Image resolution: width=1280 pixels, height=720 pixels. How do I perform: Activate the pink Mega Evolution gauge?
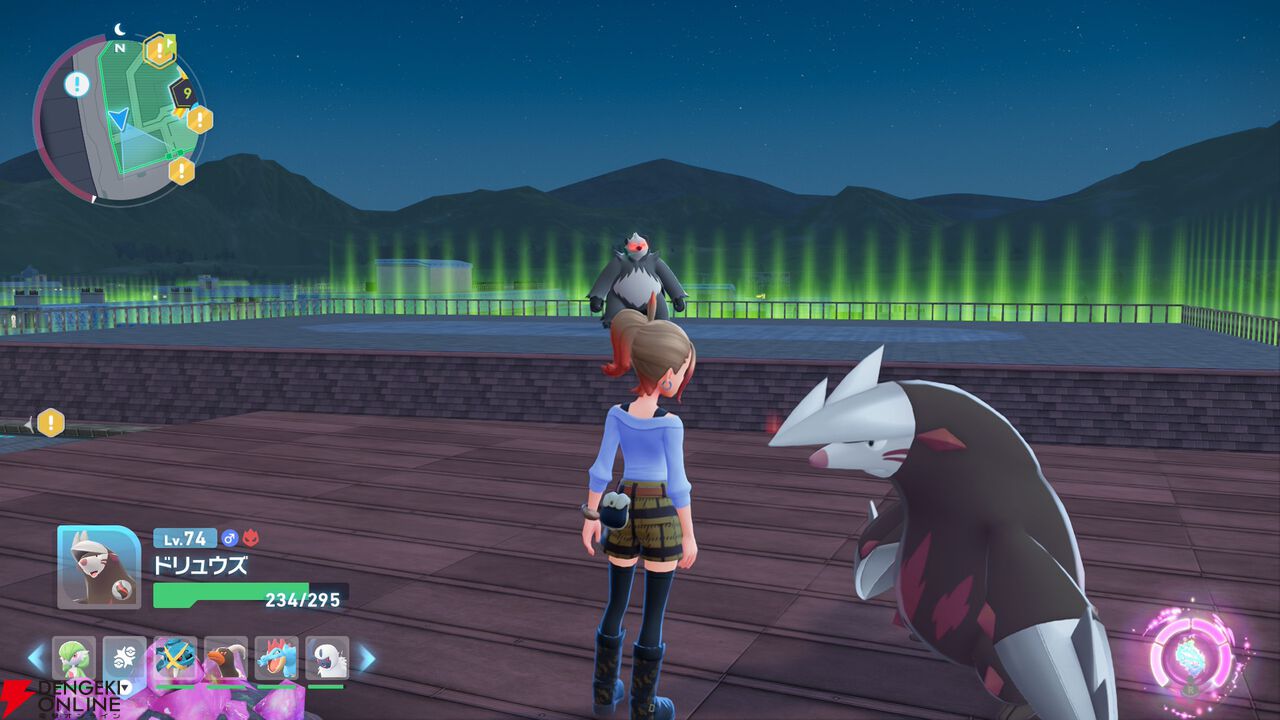pyautogui.click(x=1190, y=655)
